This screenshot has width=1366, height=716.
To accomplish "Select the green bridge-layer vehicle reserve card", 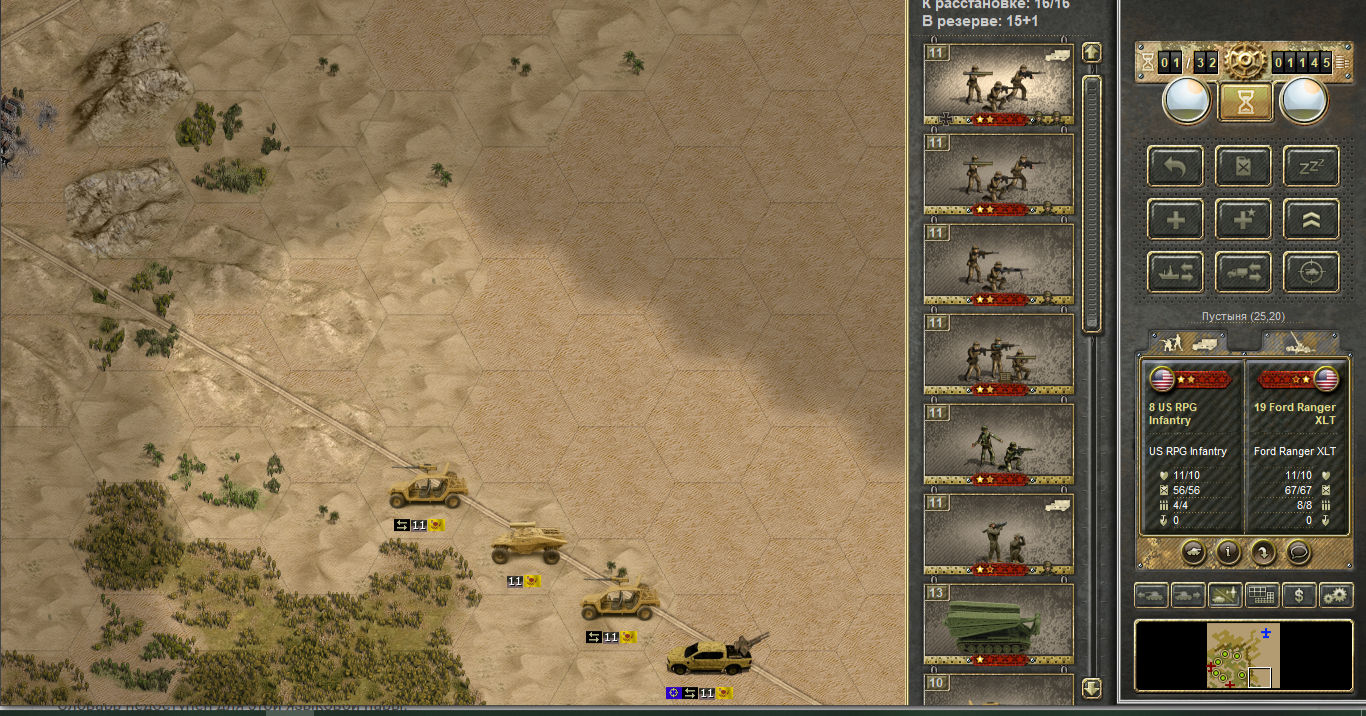I will [x=998, y=626].
